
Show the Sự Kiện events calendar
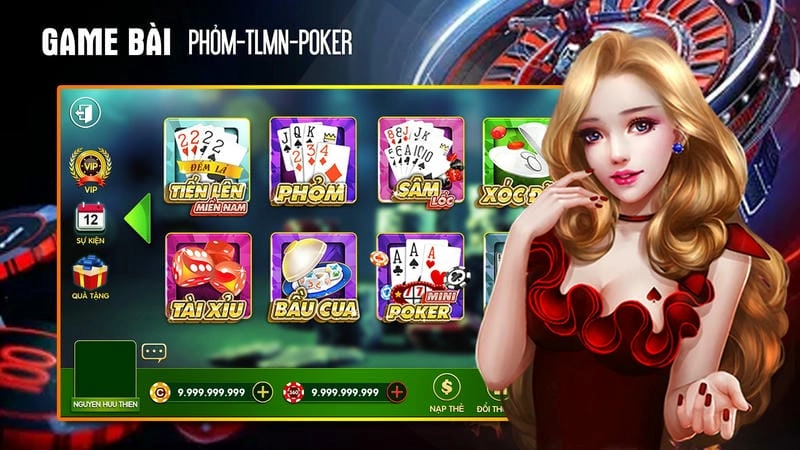pyautogui.click(x=90, y=219)
